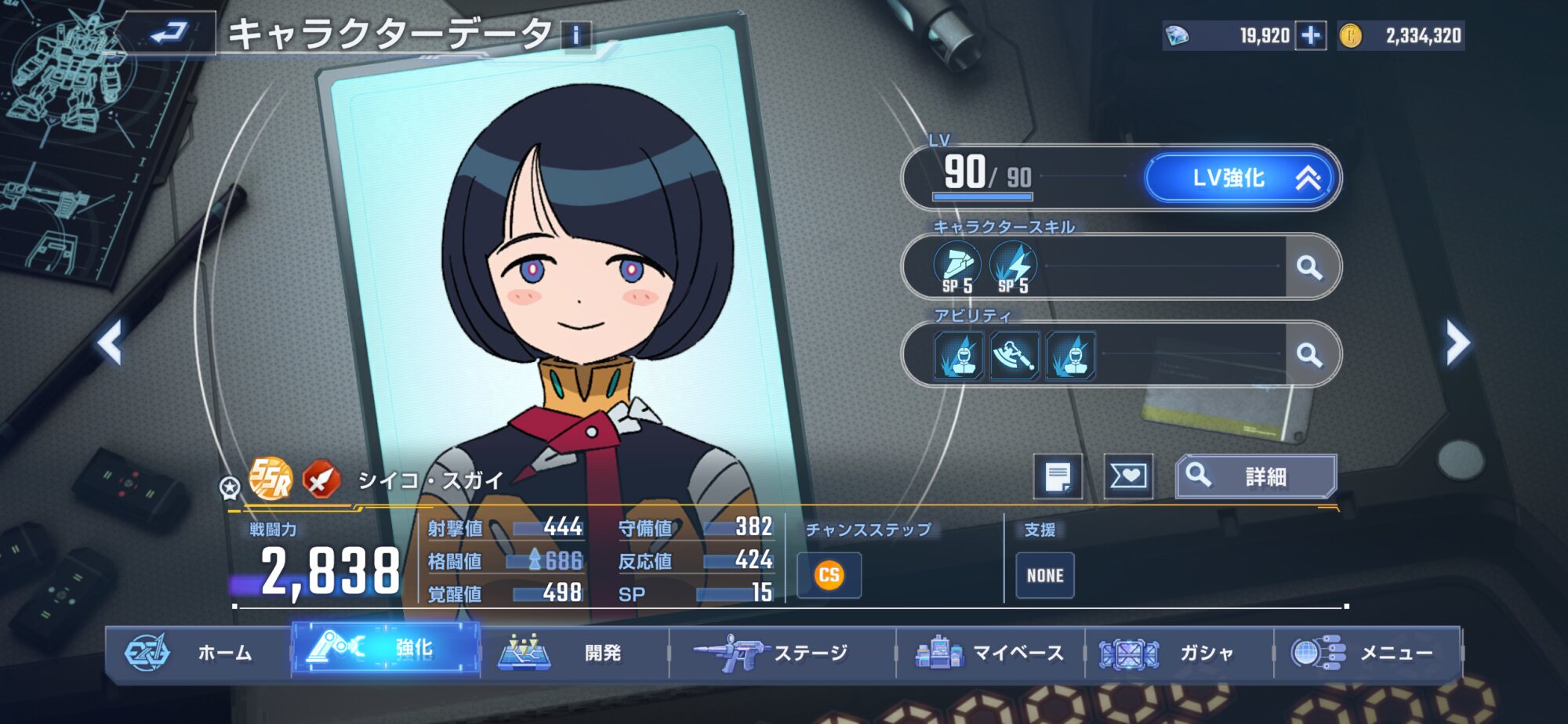Screen dimensions: 1568x724
Task: Choose the NONE support slot
Action: (x=1045, y=575)
